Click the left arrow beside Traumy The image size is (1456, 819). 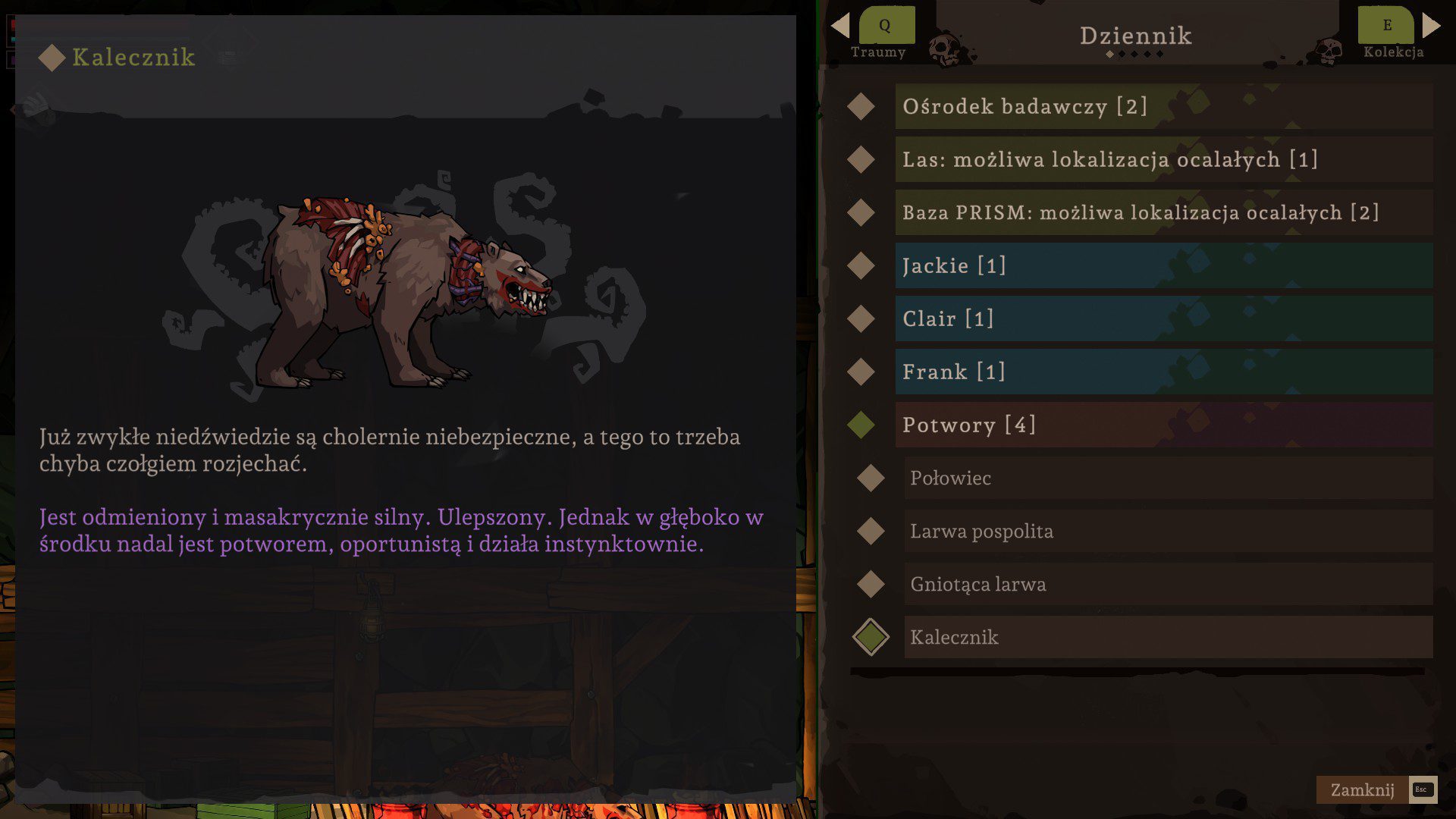coord(840,26)
